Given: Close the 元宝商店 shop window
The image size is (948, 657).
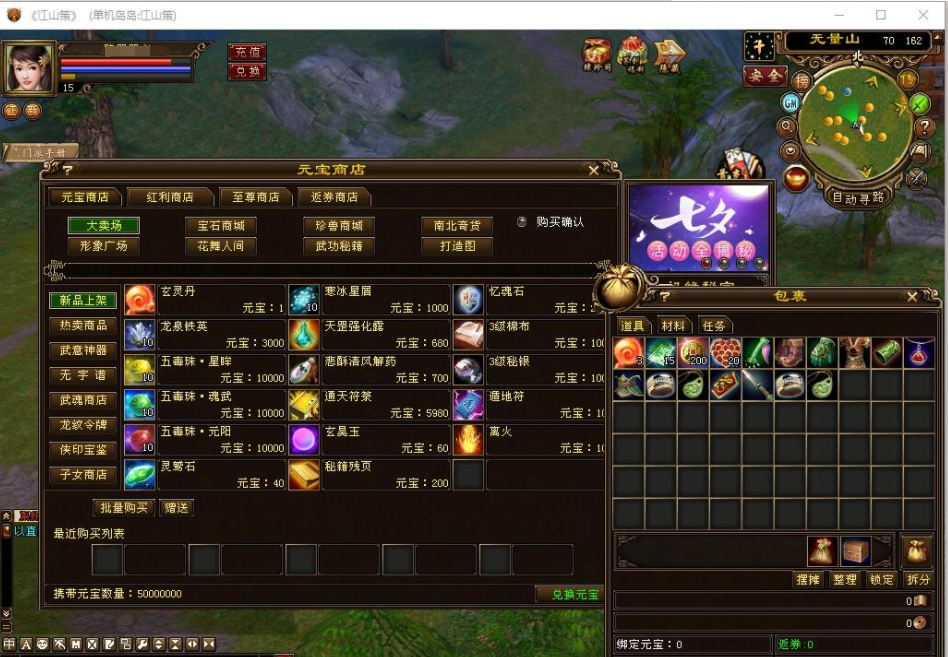Looking at the screenshot, I should point(594,171).
